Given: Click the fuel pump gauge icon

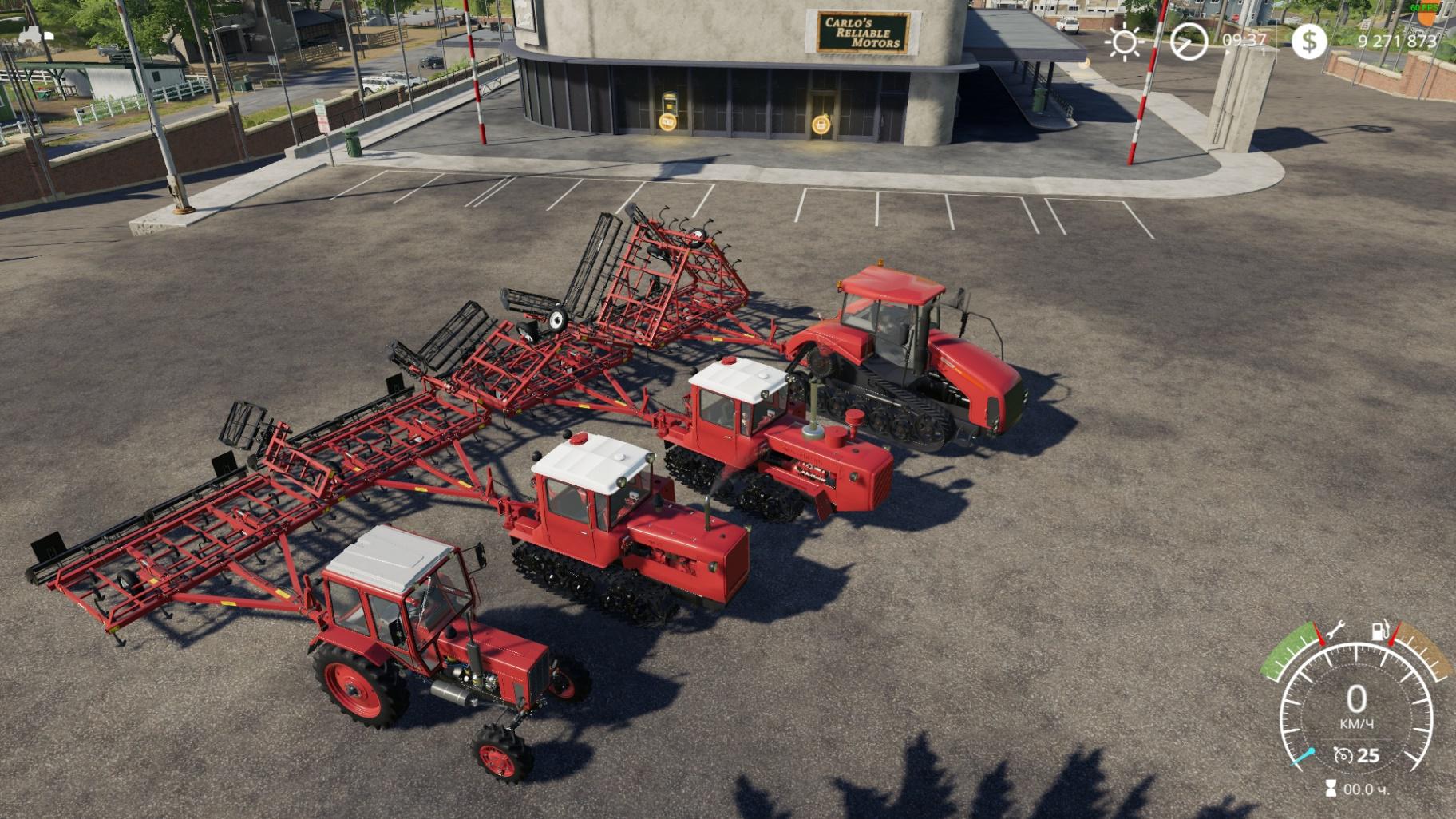Looking at the screenshot, I should [x=1379, y=631].
